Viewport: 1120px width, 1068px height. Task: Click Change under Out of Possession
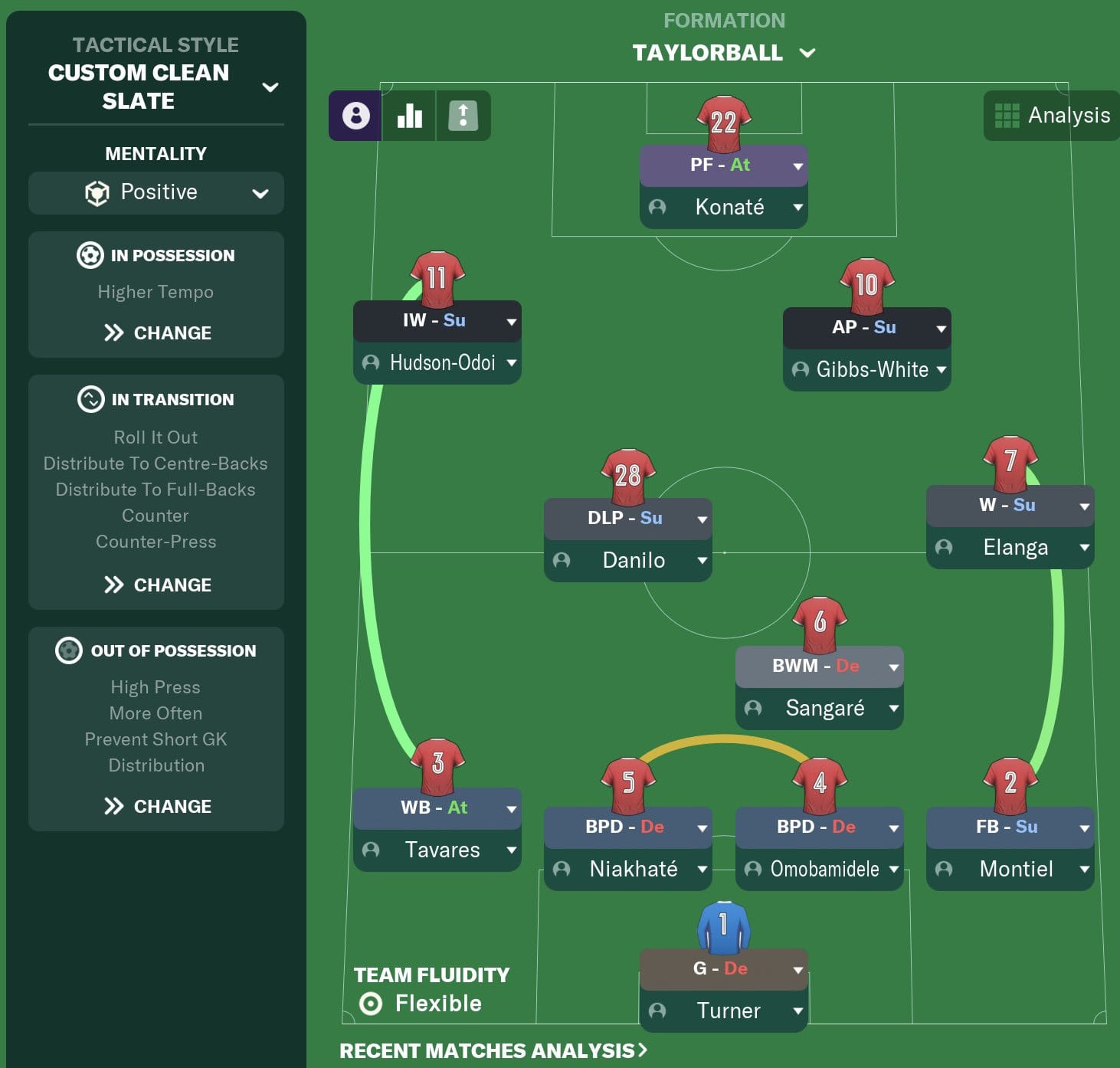tap(156, 806)
